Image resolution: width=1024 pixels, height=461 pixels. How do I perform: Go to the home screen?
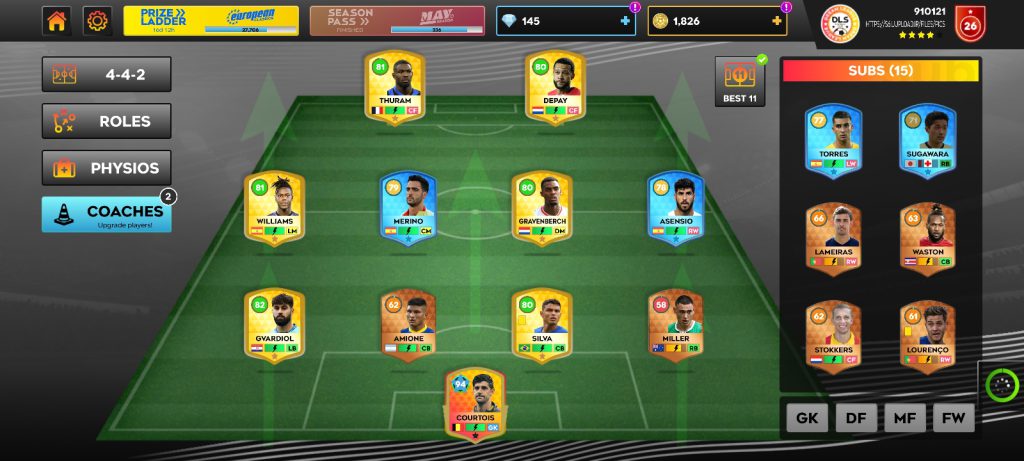click(56, 21)
